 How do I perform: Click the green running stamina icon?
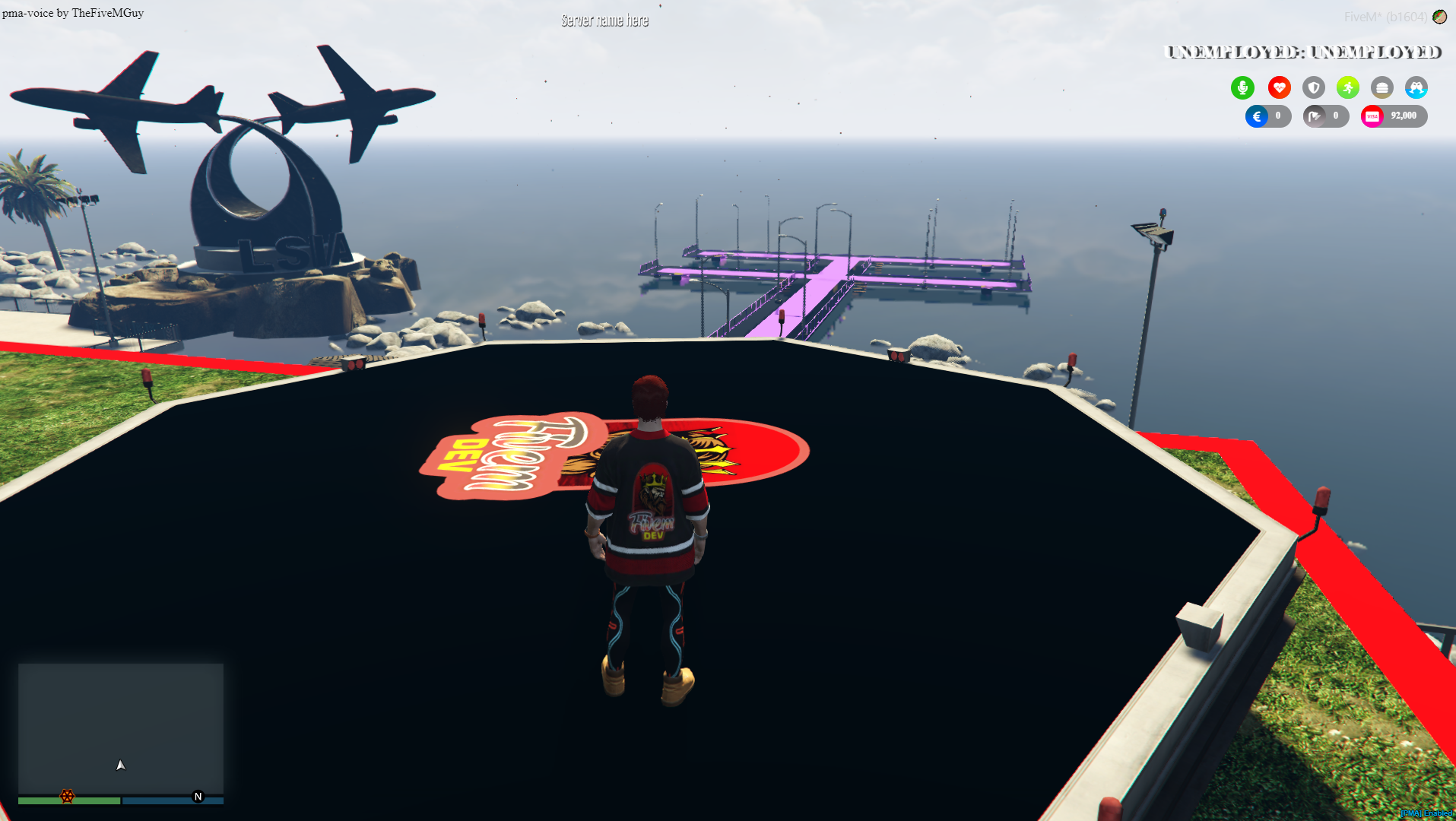1347,87
